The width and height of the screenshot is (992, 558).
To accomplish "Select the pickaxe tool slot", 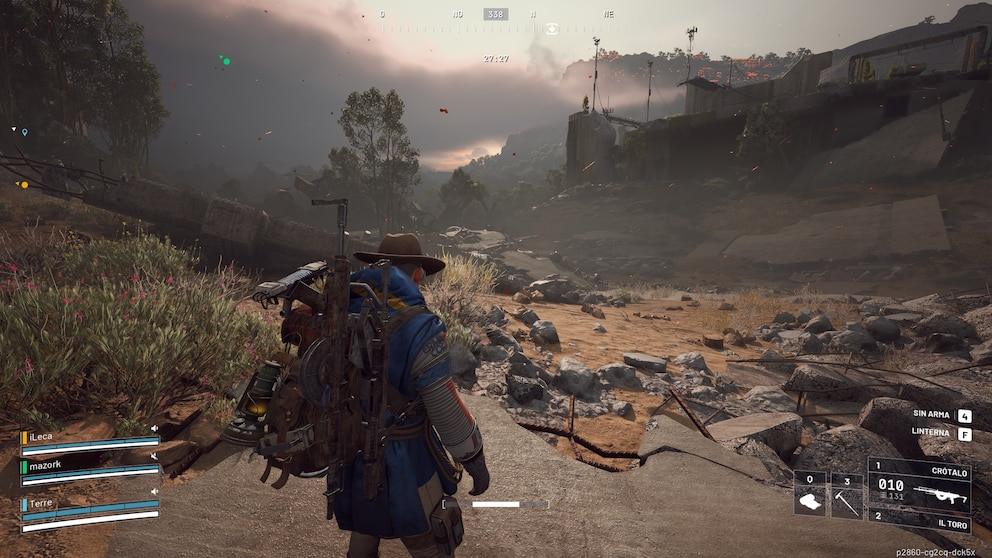I will [x=847, y=496].
